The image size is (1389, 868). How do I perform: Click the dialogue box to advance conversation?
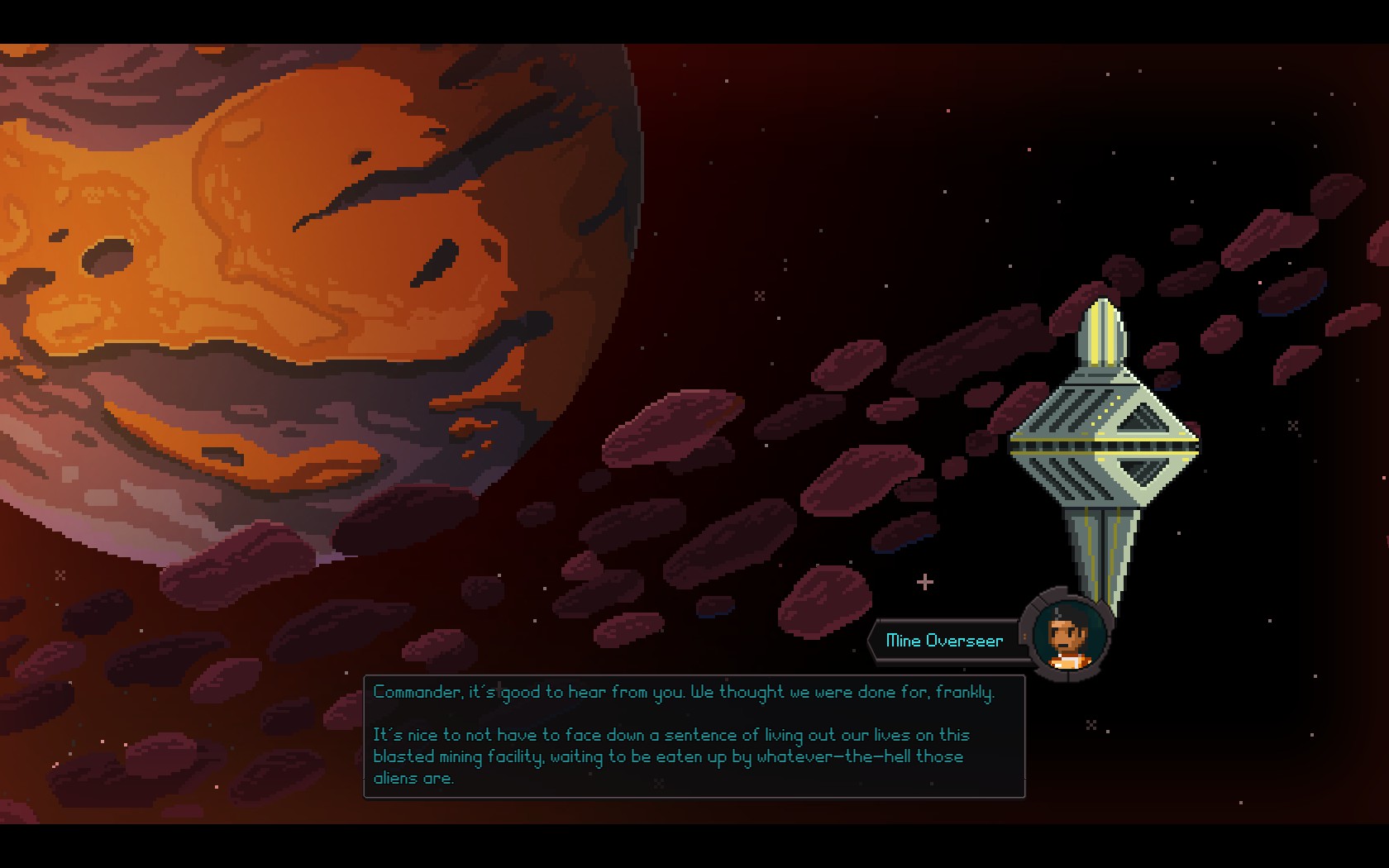click(694, 736)
